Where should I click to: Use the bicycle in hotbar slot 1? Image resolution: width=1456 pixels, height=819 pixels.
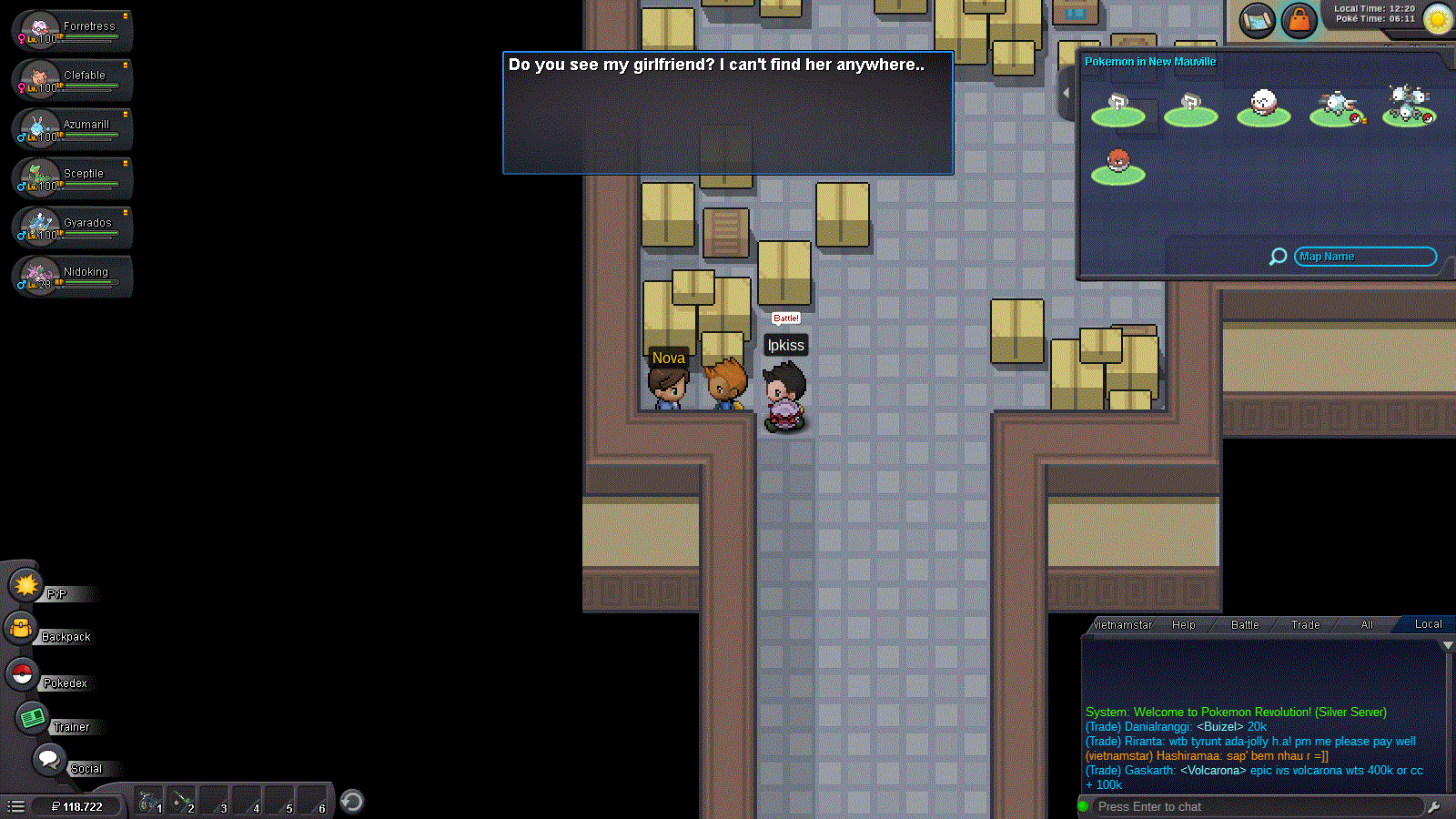click(x=148, y=802)
